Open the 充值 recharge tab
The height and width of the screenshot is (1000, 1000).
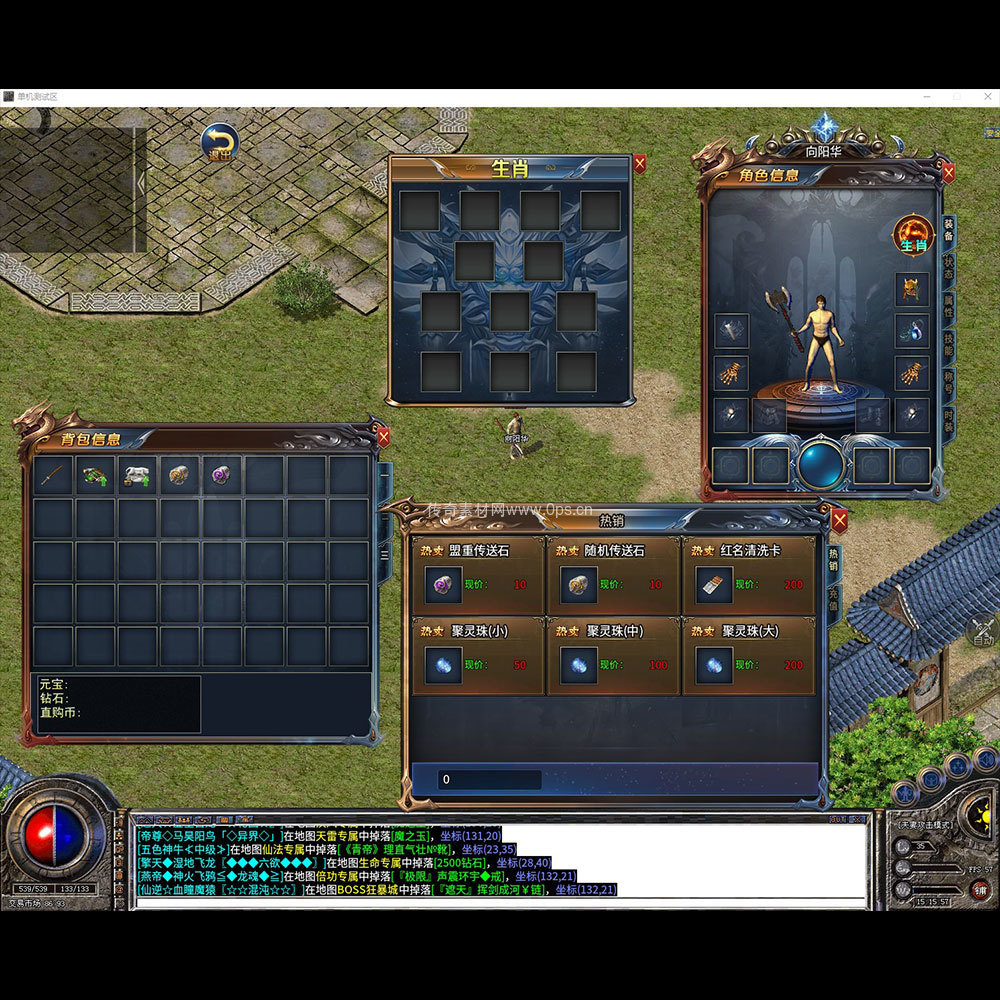(834, 602)
